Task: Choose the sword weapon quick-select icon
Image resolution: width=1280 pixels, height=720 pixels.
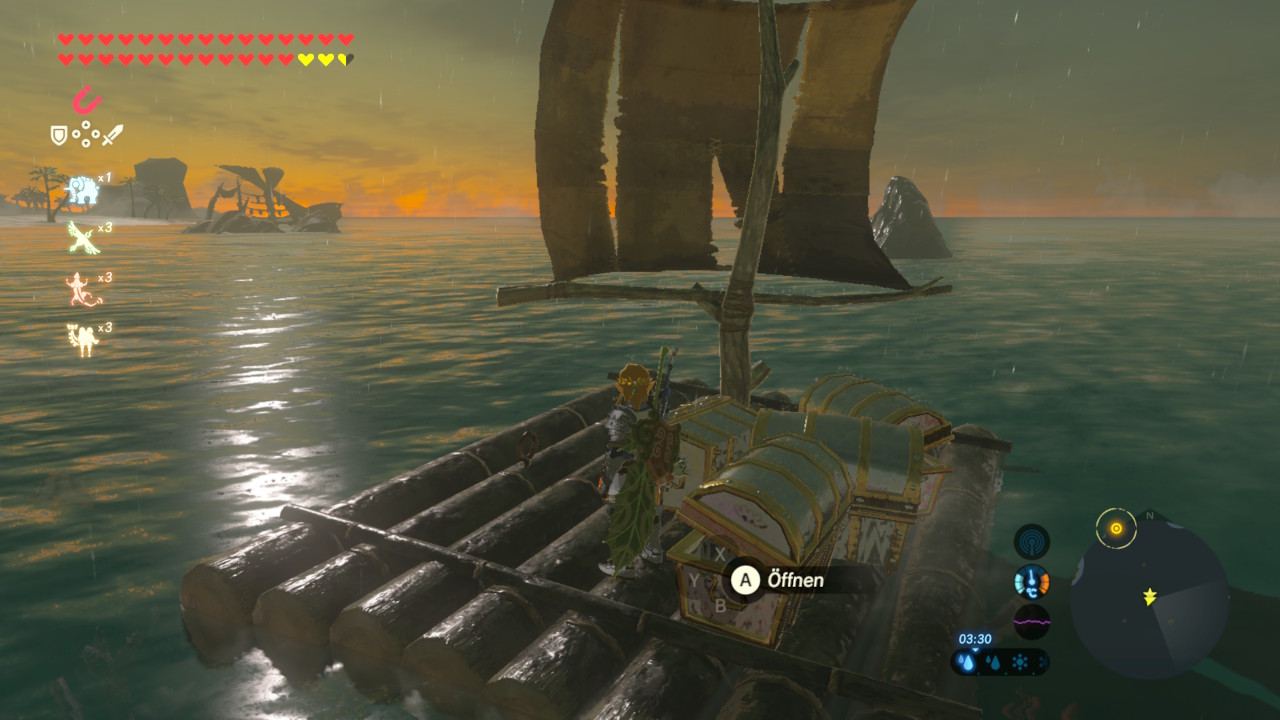Action: pos(112,134)
